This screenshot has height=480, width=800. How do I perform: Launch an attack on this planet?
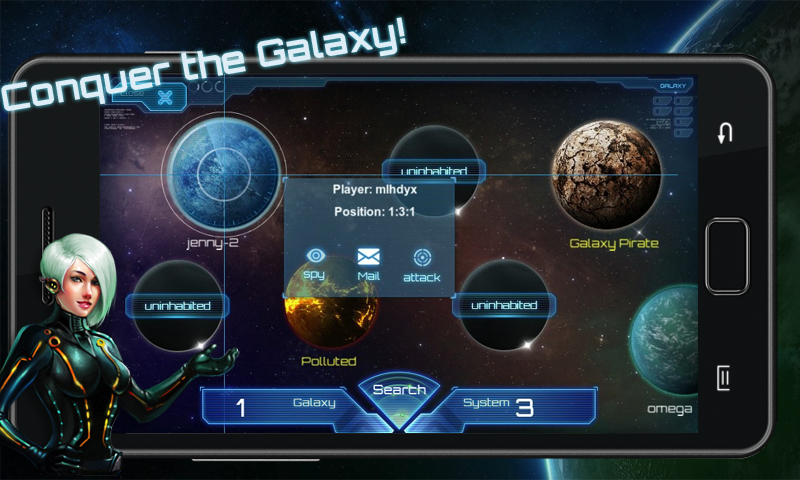[421, 263]
